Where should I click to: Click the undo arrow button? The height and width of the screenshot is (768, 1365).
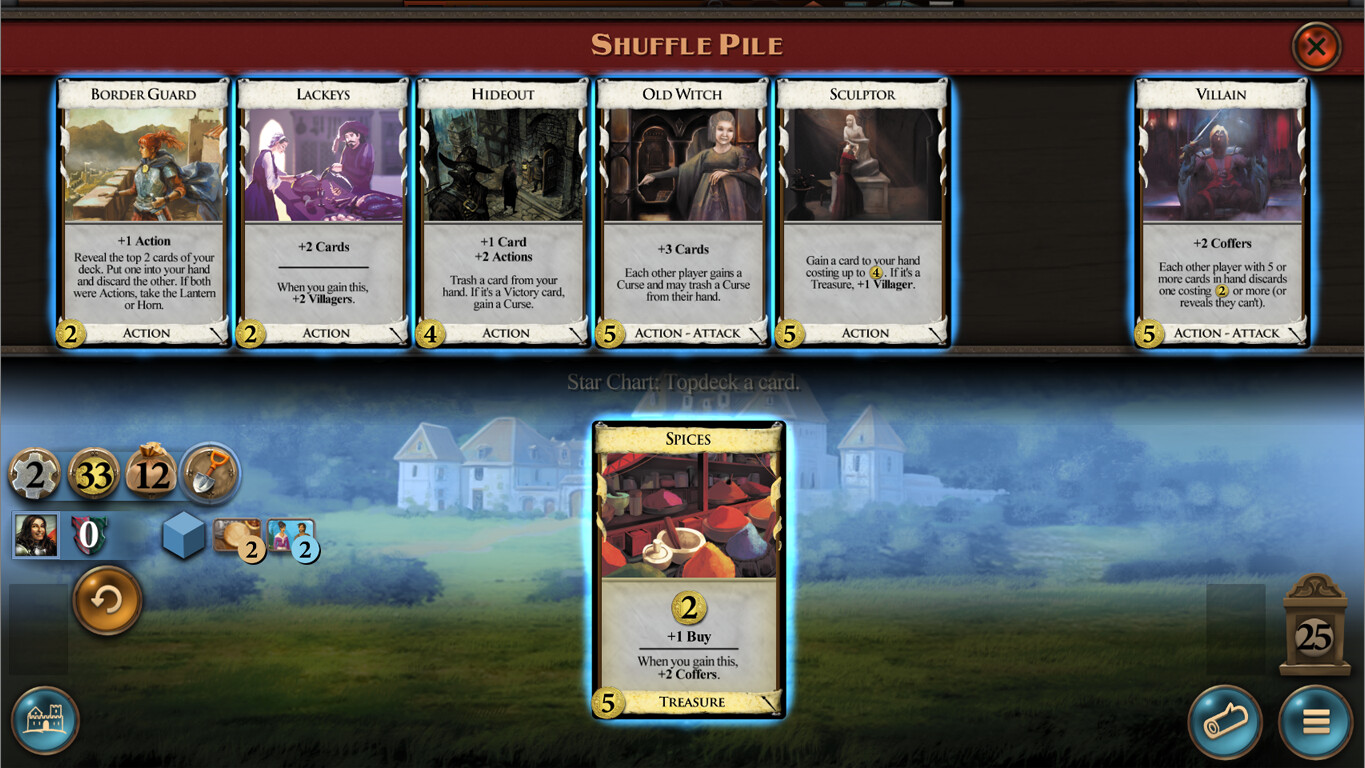[x=107, y=600]
